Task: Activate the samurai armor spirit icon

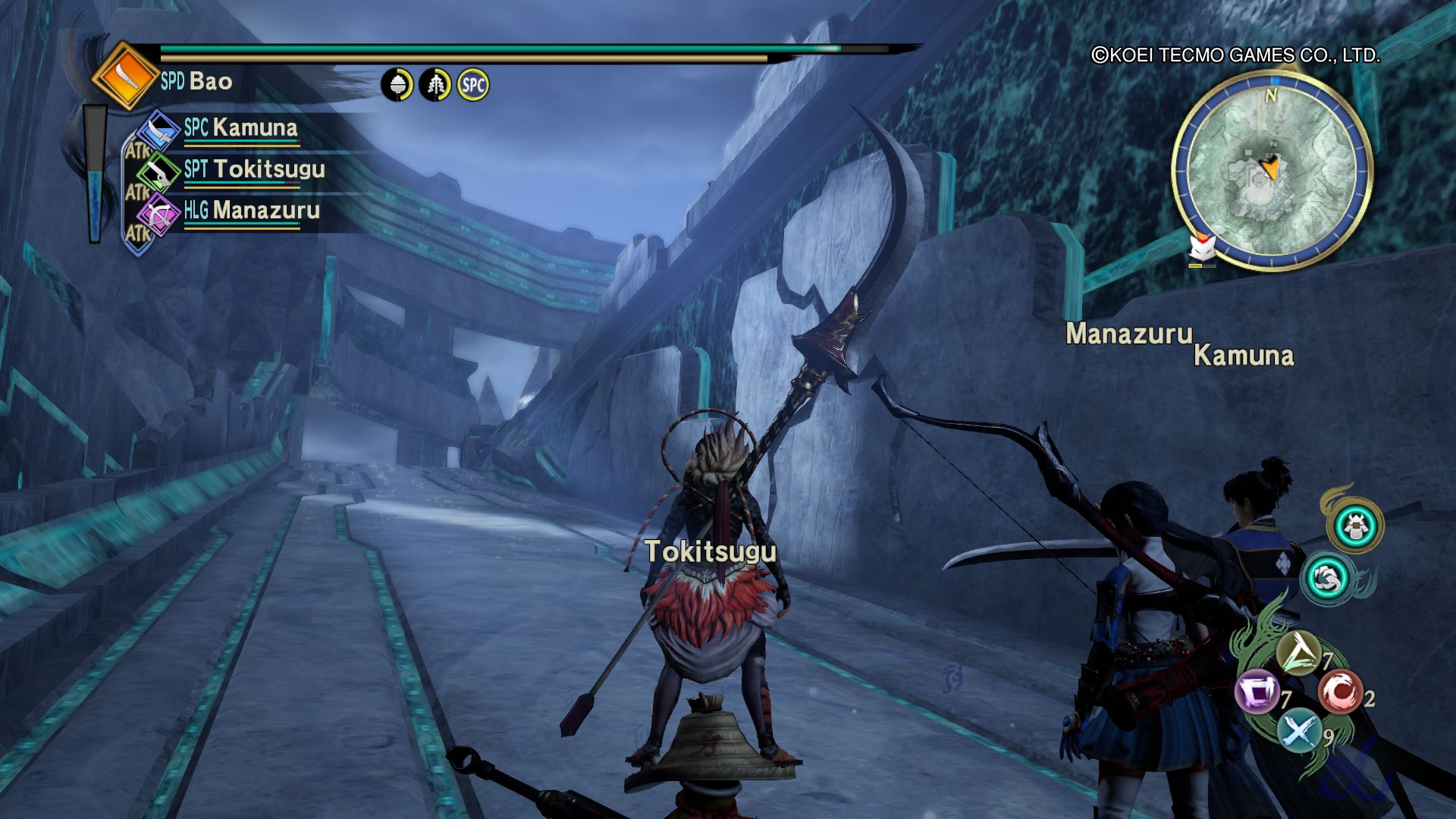Action: coord(1355,526)
